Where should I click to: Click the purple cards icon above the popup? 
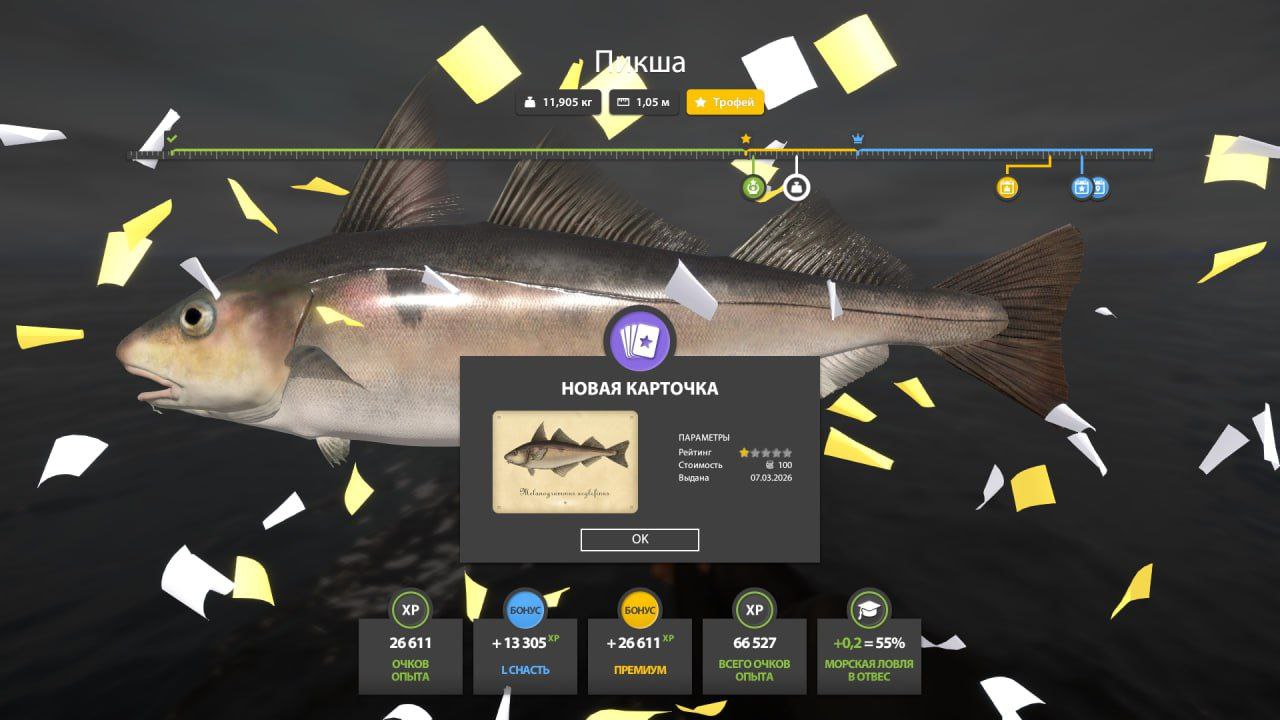640,339
